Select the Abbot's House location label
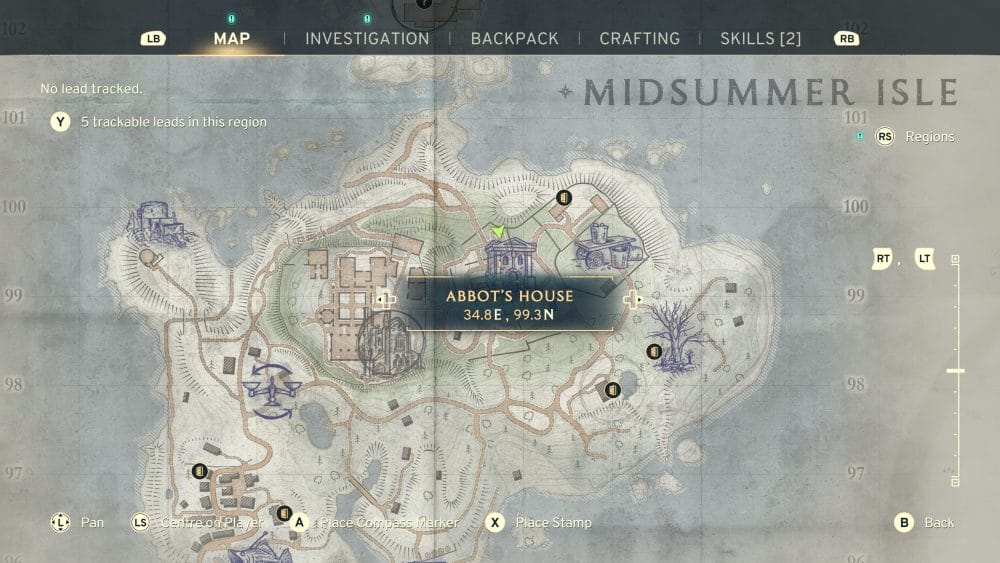The width and height of the screenshot is (1000, 563). [x=509, y=304]
